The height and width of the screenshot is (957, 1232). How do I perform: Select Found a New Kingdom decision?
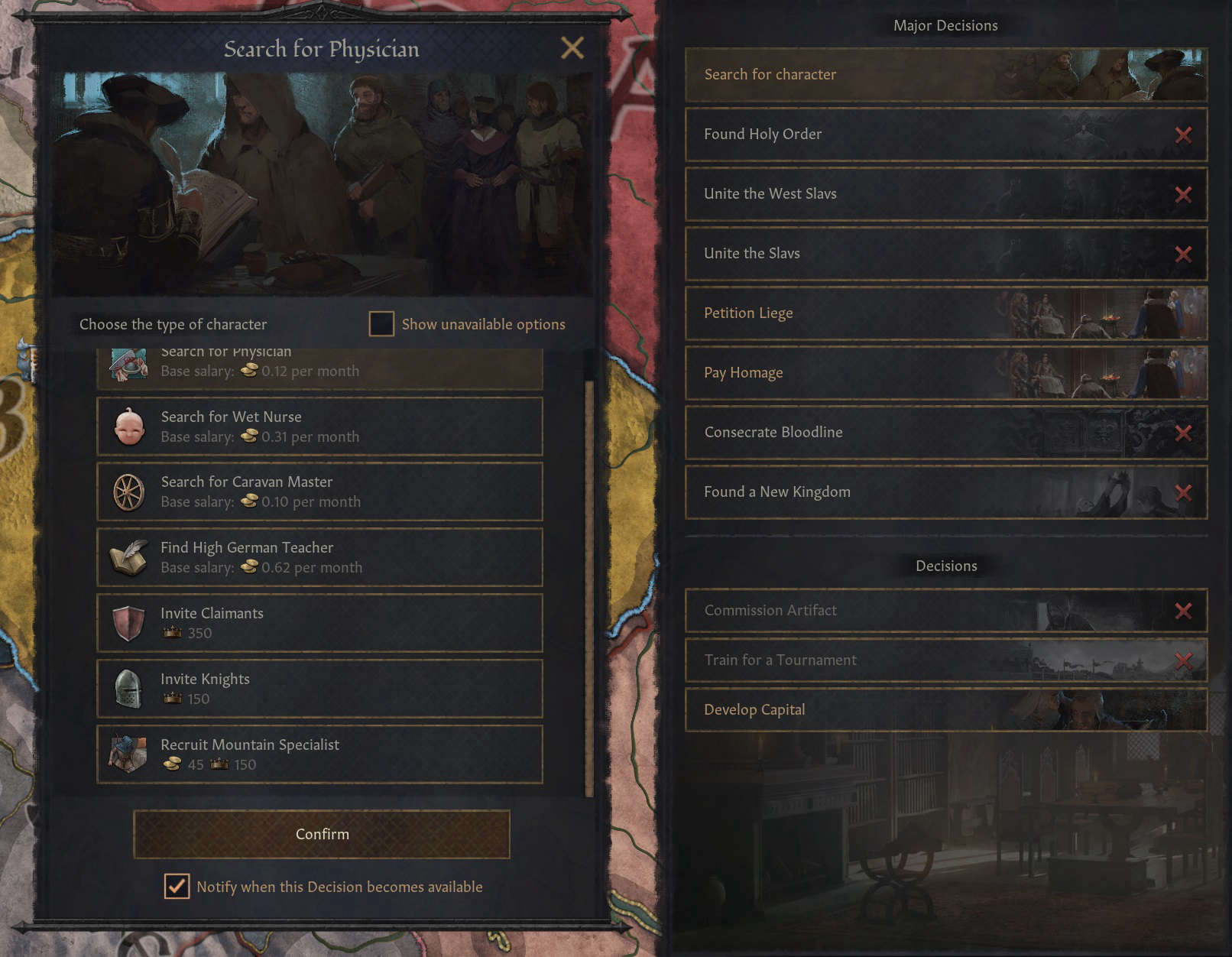[x=945, y=492]
